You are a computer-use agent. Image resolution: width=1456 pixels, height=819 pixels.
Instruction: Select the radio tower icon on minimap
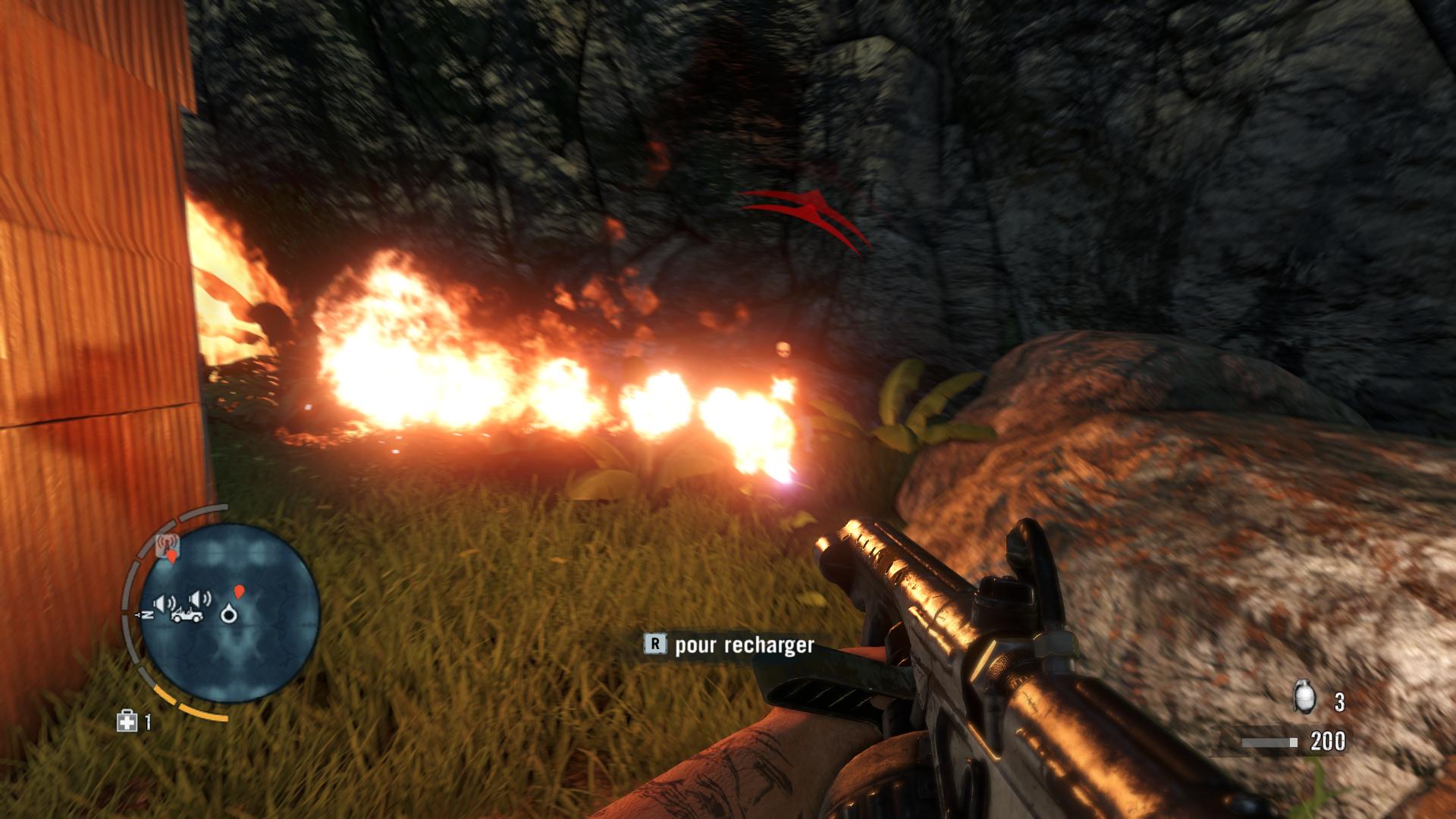(x=168, y=544)
